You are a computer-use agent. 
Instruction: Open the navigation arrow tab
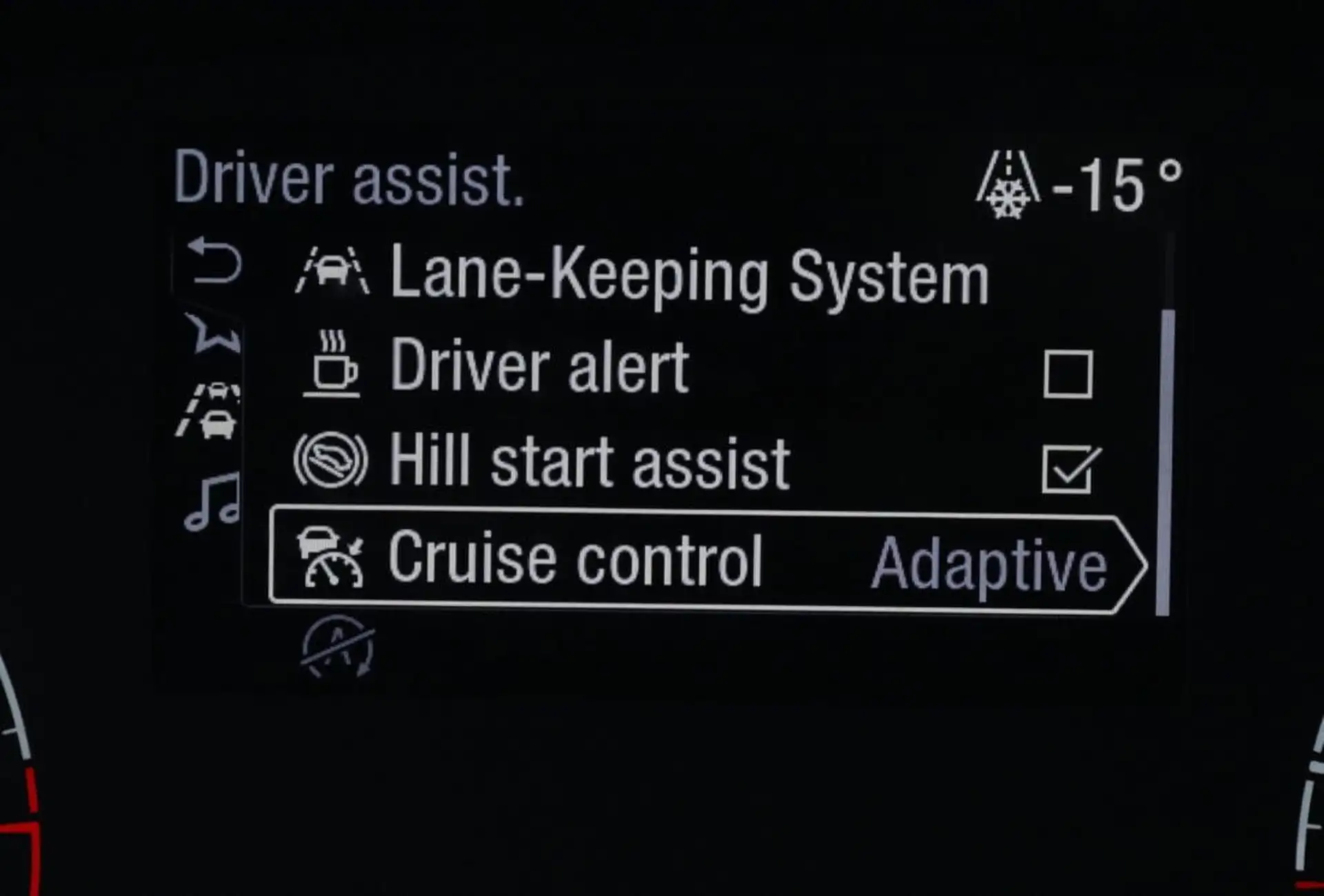[x=214, y=333]
